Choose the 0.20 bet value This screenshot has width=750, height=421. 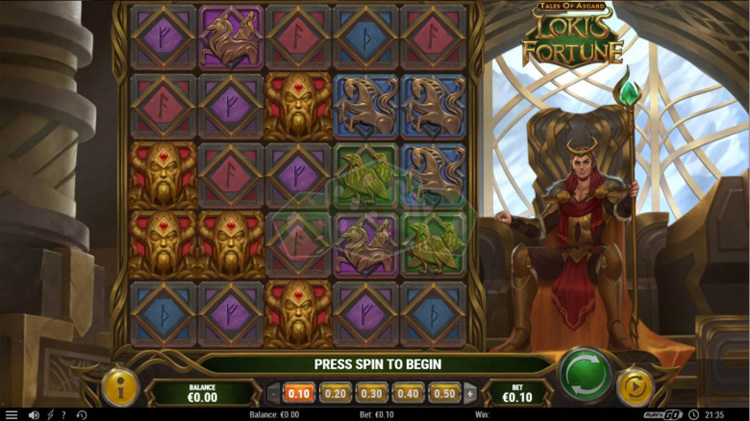tap(335, 393)
